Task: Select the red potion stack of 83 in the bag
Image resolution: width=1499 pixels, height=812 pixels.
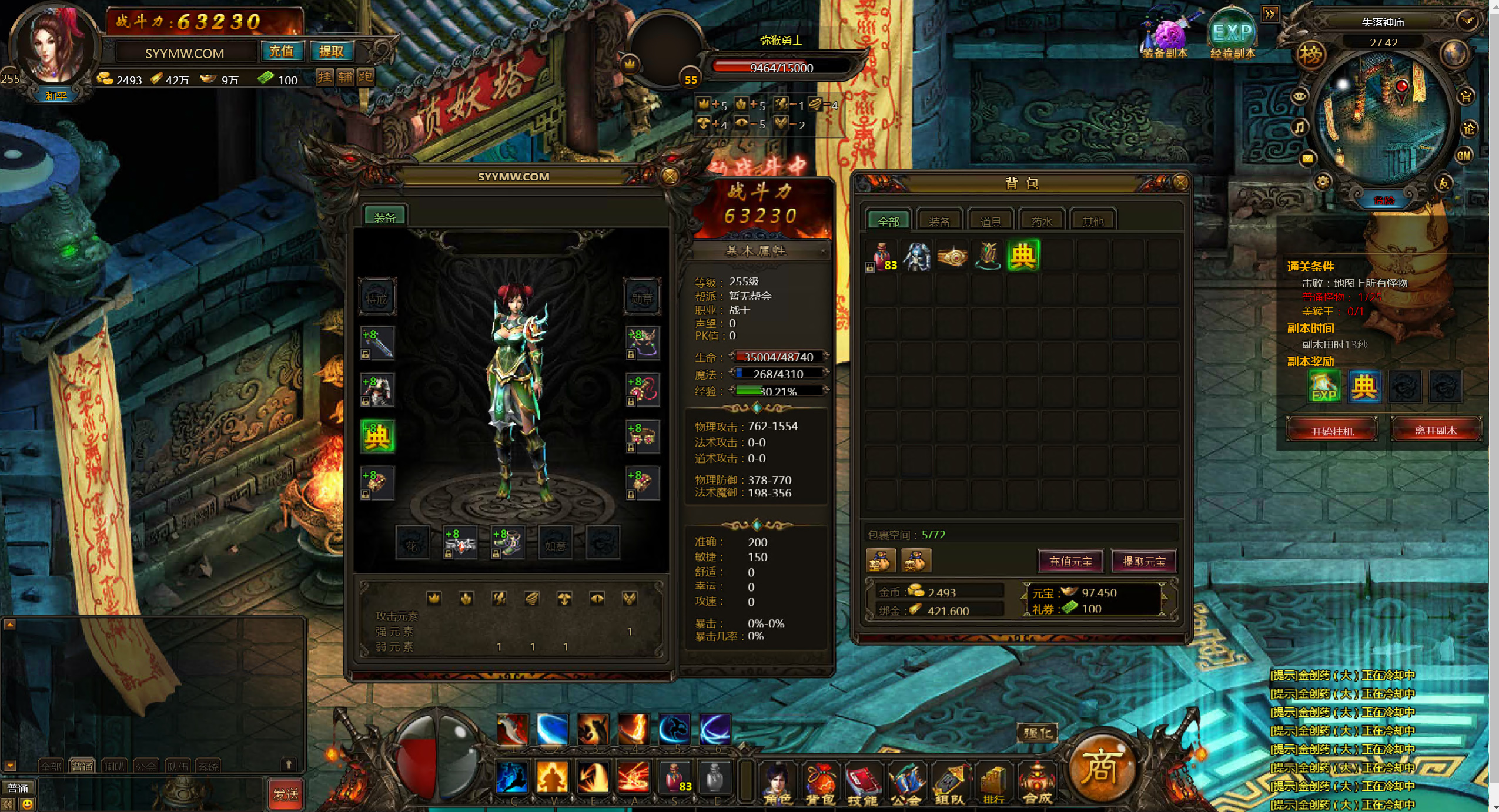Action: 882,257
